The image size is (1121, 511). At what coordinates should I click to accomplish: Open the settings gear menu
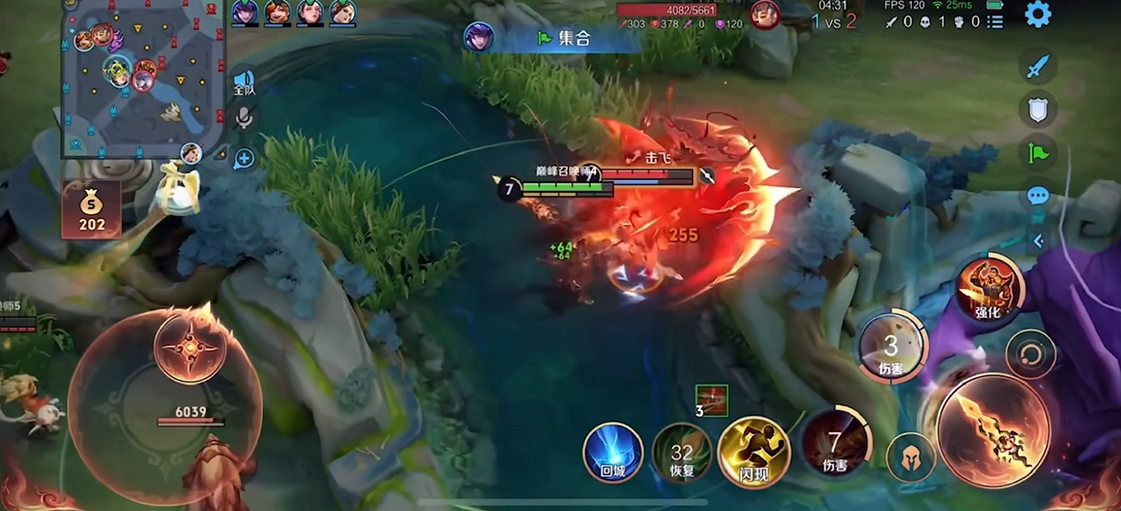[1038, 15]
